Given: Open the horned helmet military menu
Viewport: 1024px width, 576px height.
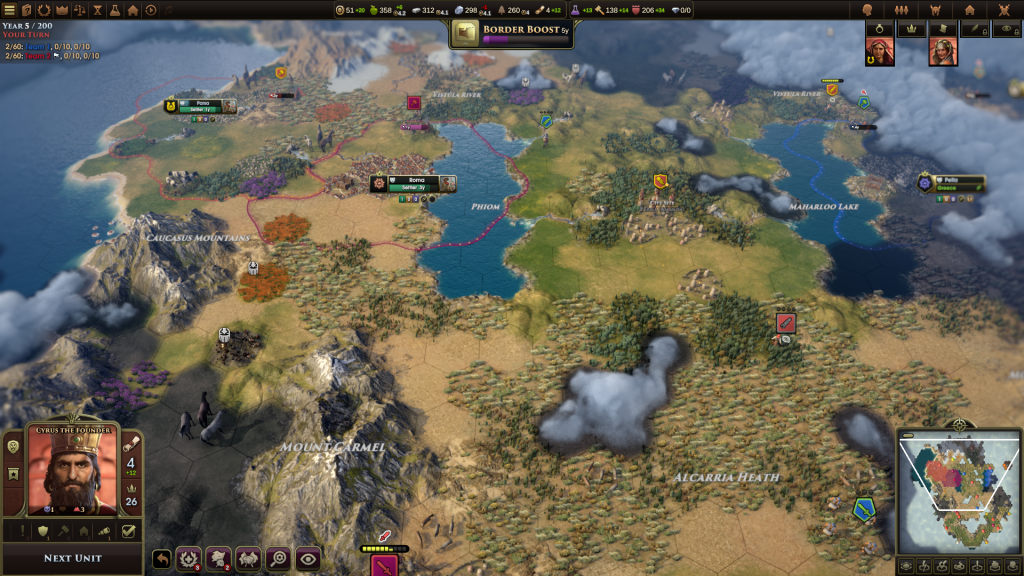Looking at the screenshot, I should (x=936, y=10).
